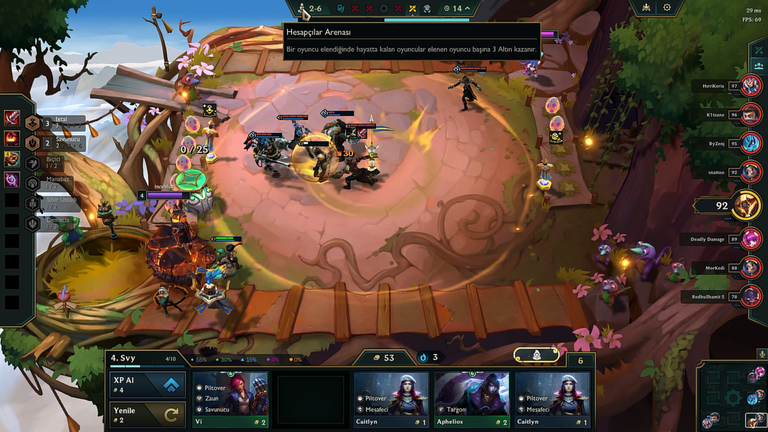
Task: Select the red flame item slot
Action: tap(11, 137)
